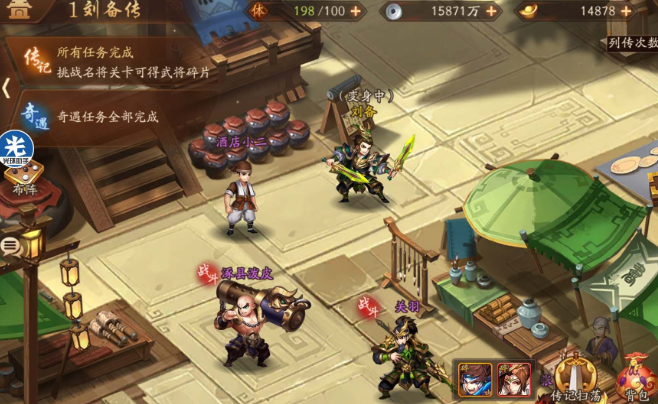658x404 pixels.
Task: Open the 传记 biography quest entry
Action: (36, 58)
